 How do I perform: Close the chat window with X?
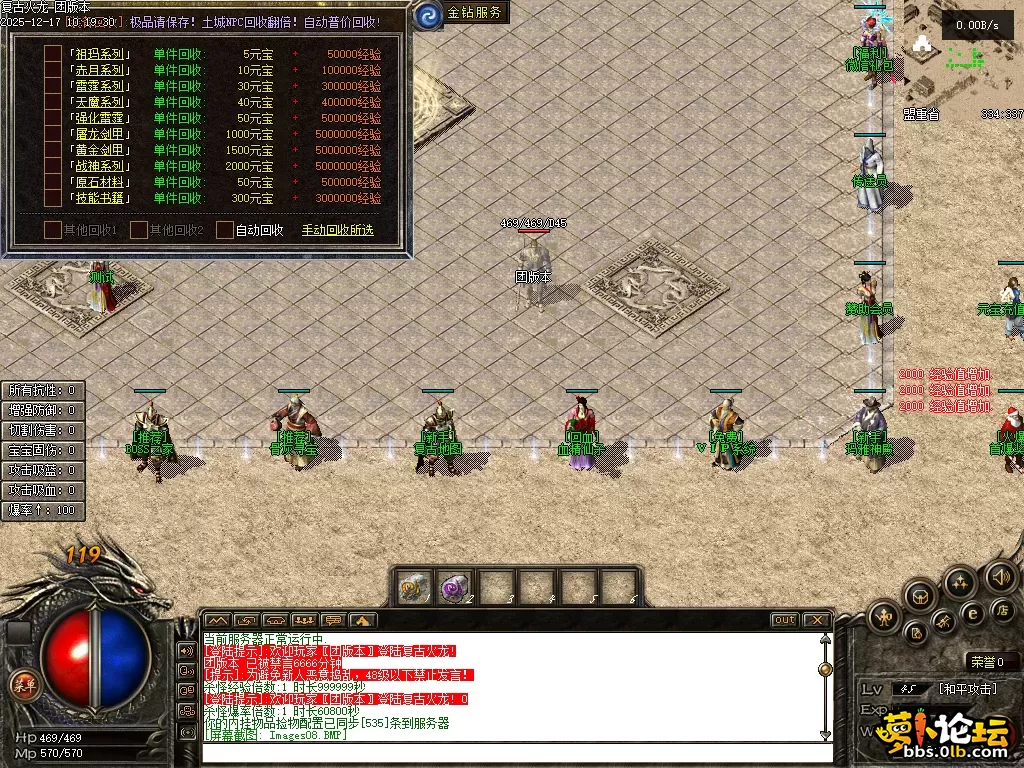coord(816,620)
